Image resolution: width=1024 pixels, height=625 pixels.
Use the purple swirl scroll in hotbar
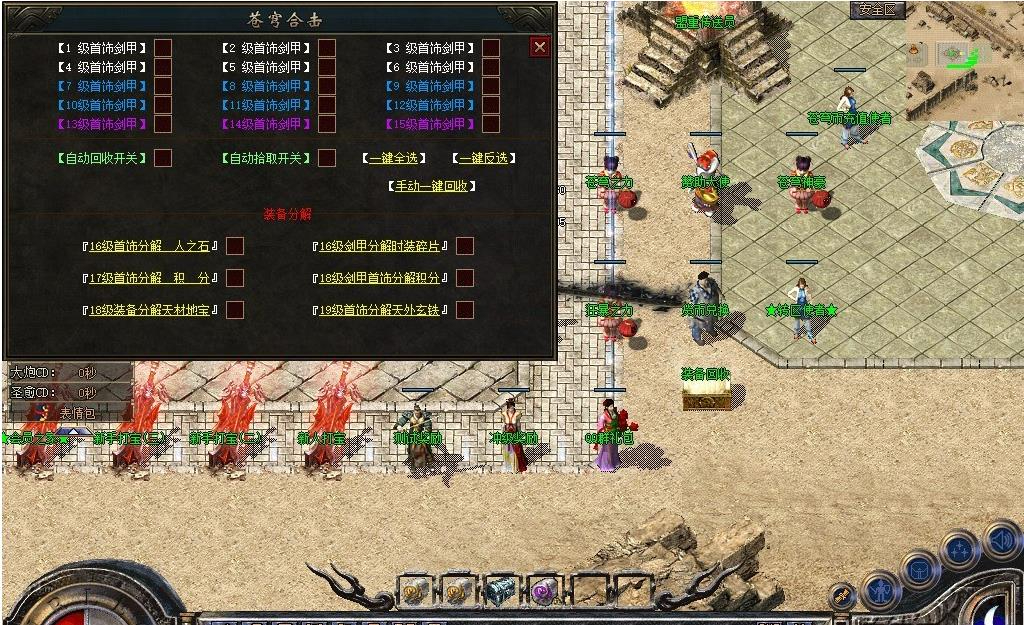(x=546, y=592)
